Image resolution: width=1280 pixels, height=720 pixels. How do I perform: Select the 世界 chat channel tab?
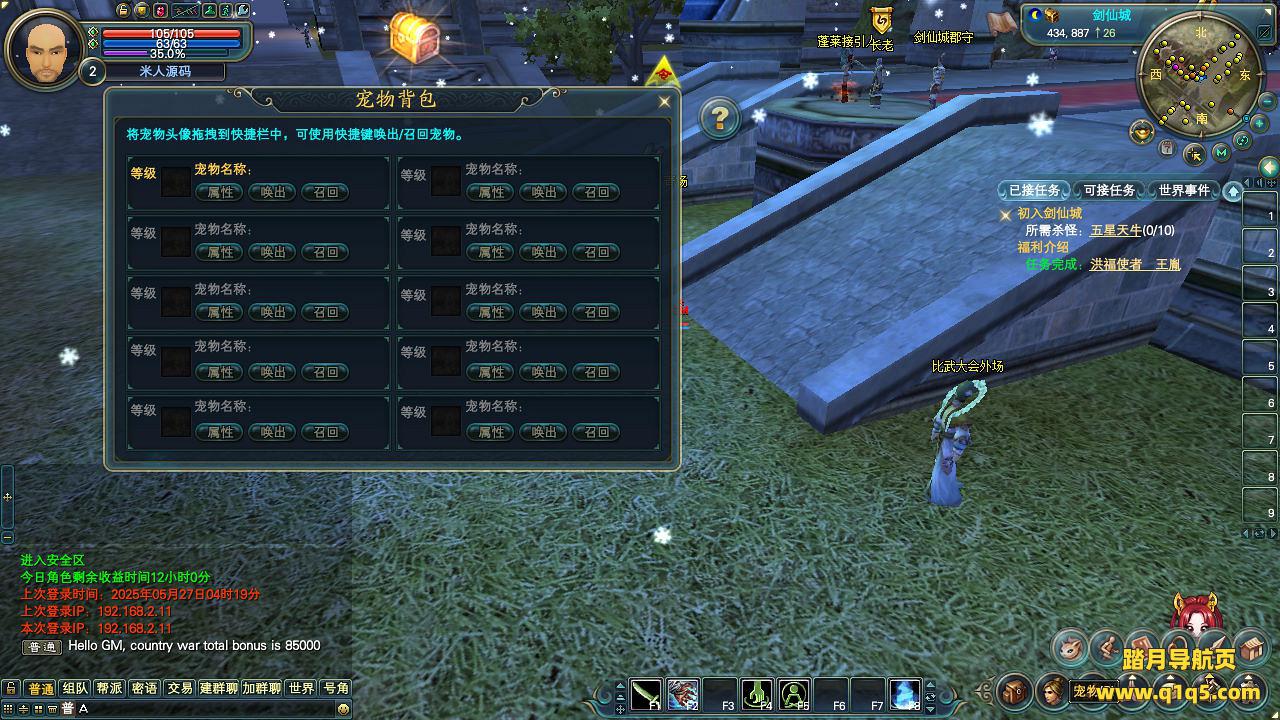coord(301,688)
